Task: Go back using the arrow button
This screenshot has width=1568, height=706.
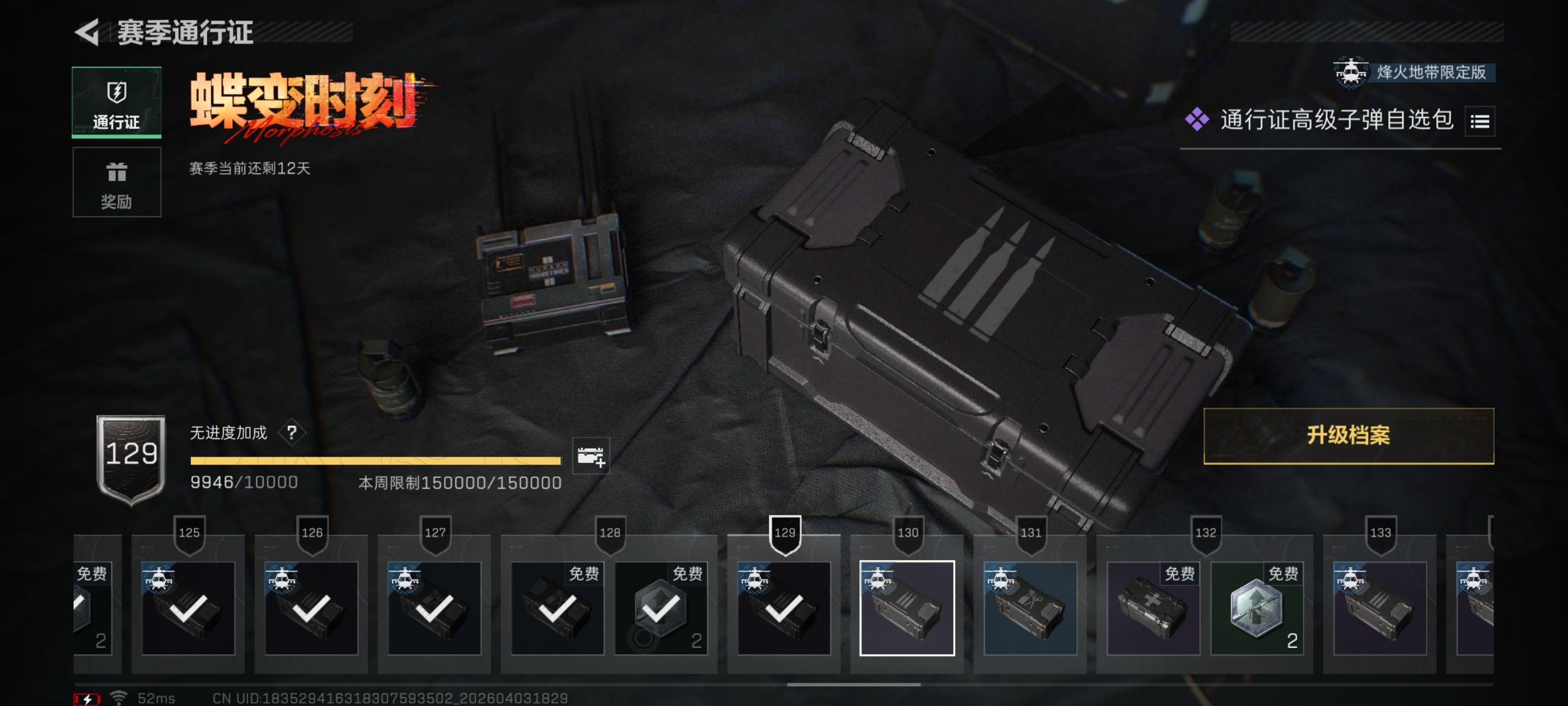Action: click(x=88, y=32)
